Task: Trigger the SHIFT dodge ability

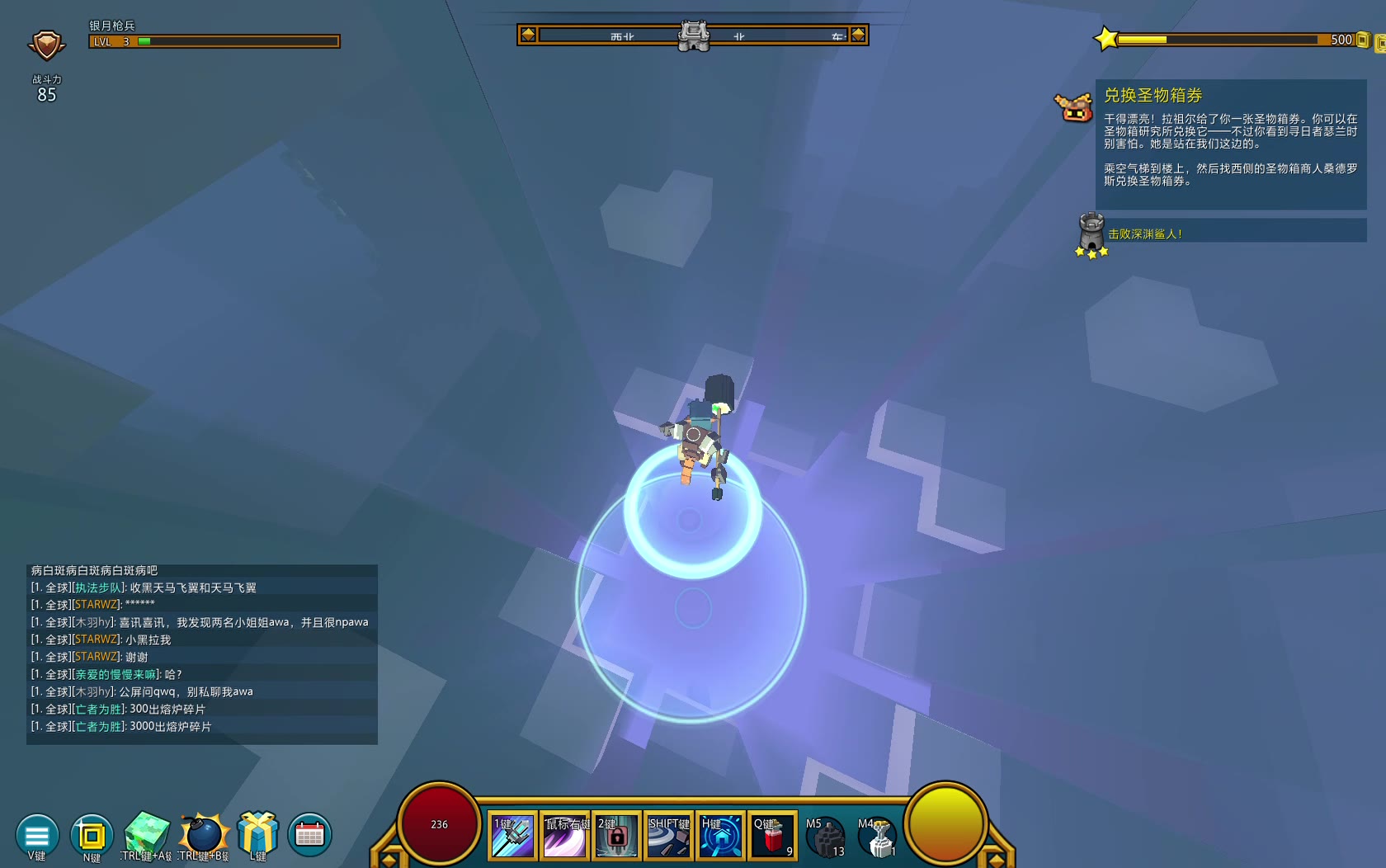Action: coord(668,837)
